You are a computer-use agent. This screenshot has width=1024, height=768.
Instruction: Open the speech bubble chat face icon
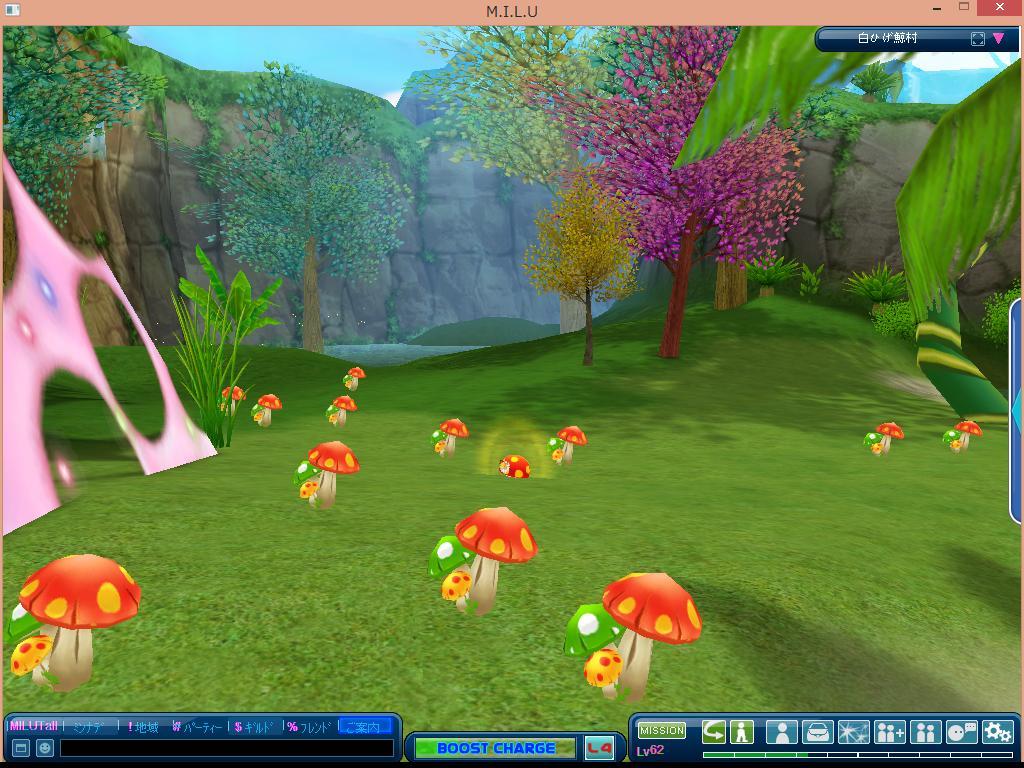click(x=961, y=732)
